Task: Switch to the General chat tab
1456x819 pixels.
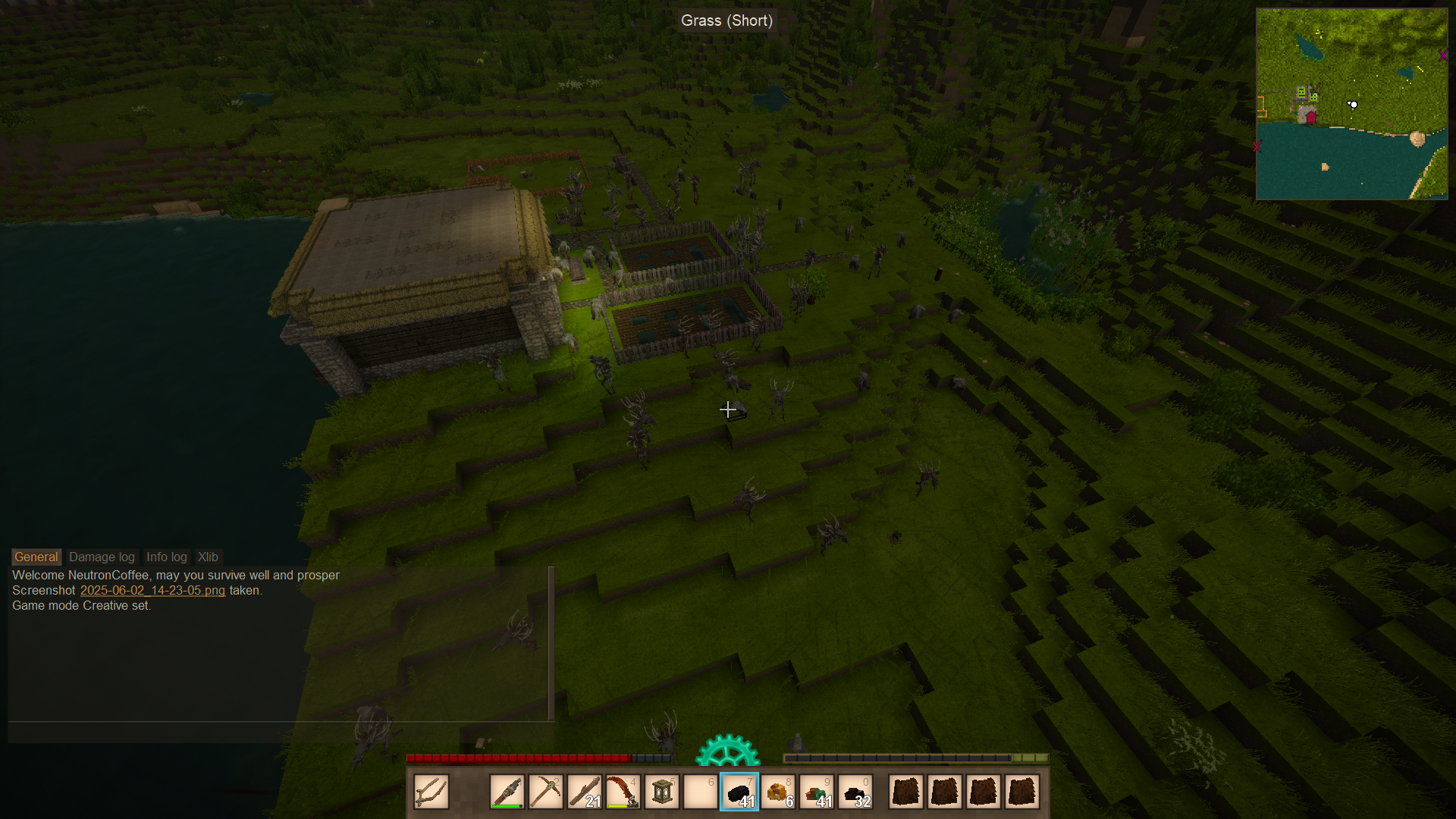Action: (36, 557)
